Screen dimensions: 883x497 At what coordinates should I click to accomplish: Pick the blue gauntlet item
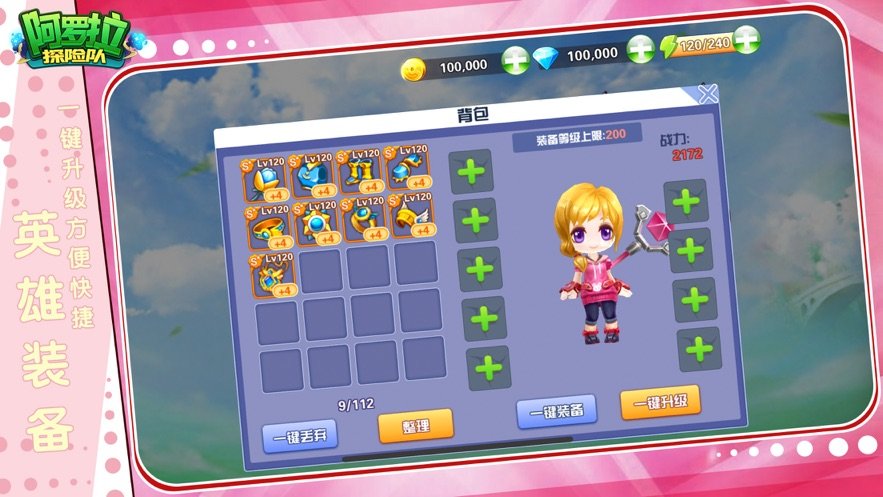[x=408, y=170]
